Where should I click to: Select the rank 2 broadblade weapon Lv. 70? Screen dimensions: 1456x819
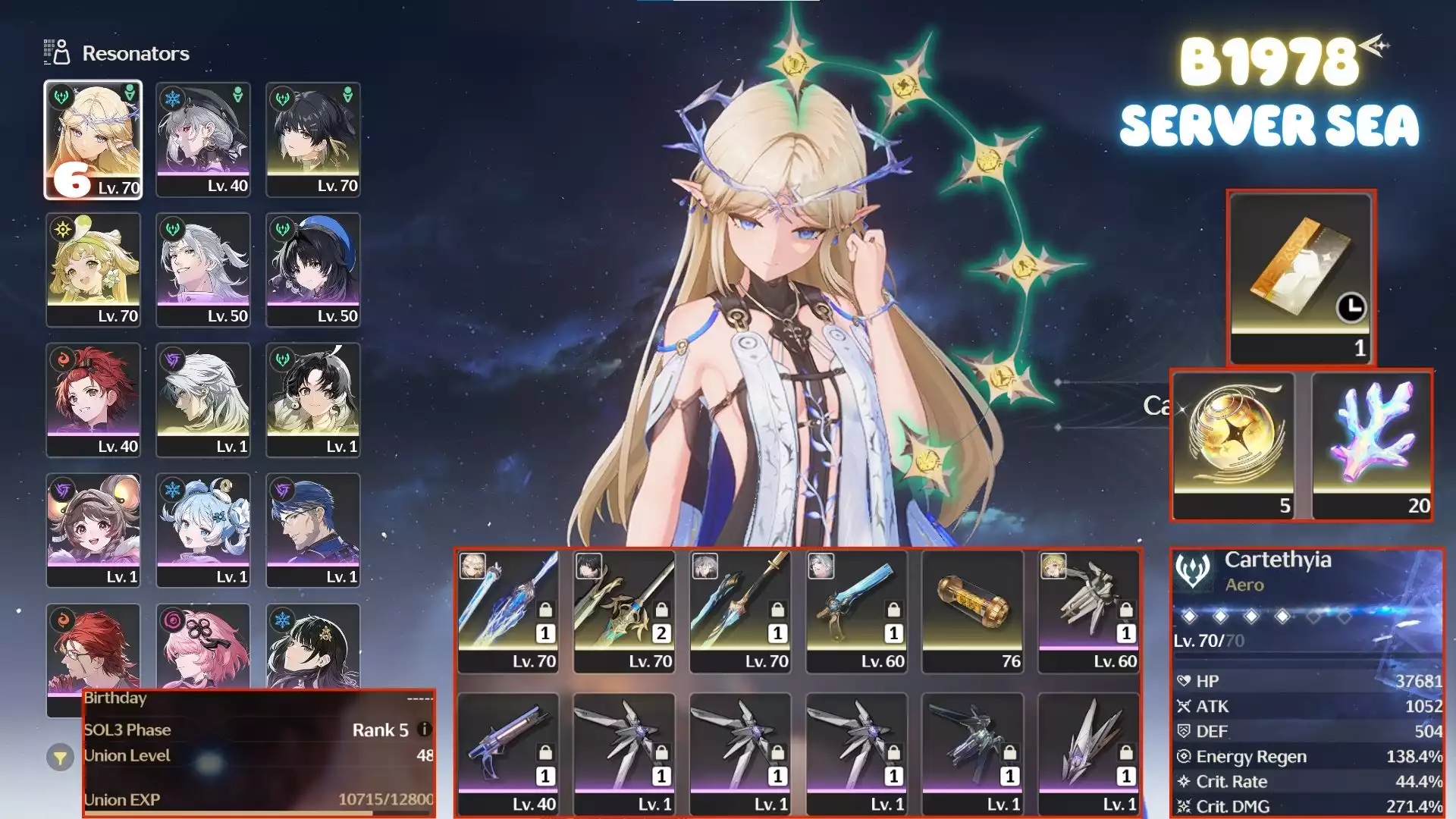pyautogui.click(x=624, y=611)
